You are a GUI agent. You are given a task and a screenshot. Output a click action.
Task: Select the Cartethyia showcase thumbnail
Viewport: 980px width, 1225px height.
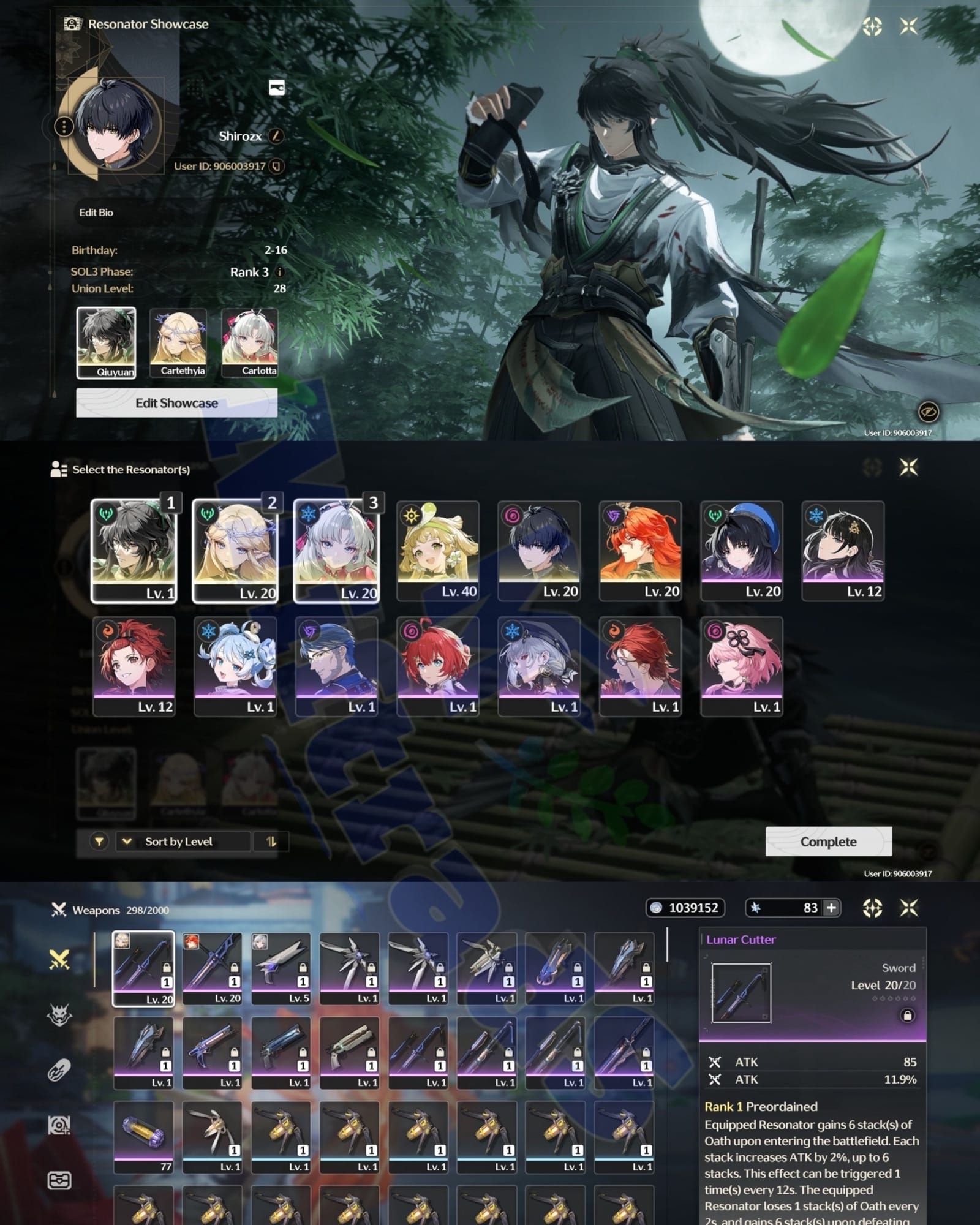pyautogui.click(x=178, y=342)
